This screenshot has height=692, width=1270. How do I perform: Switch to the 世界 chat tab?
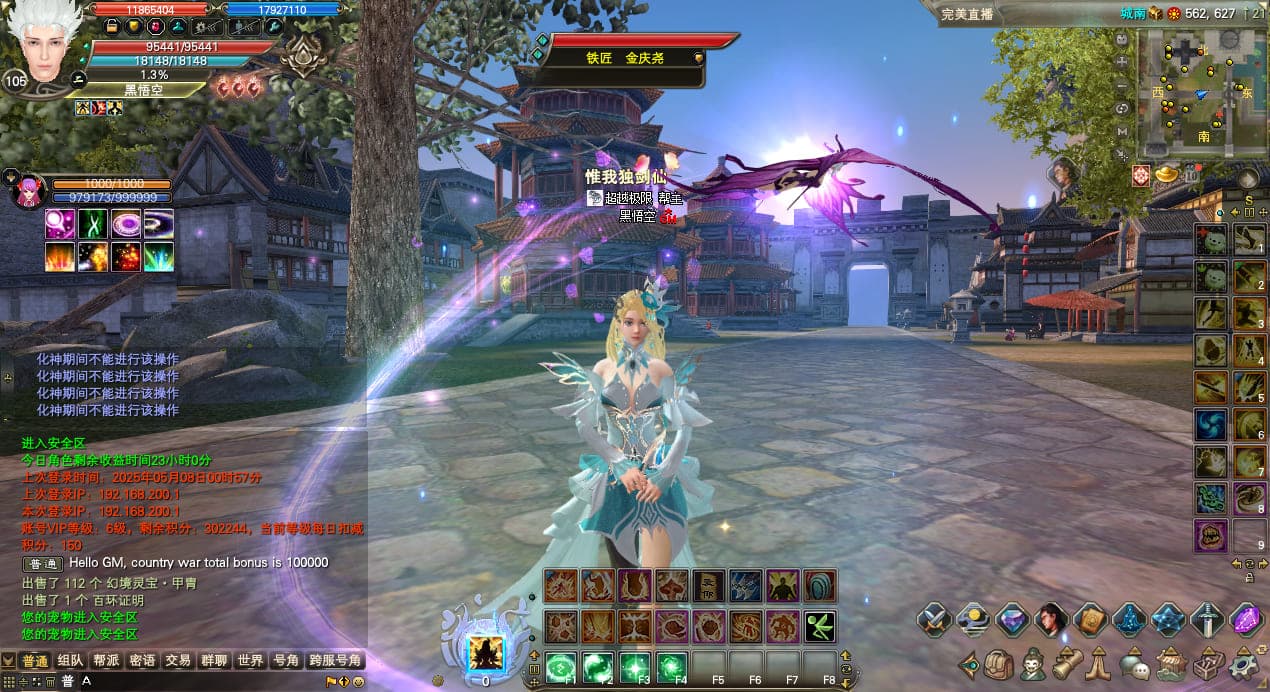(x=250, y=661)
